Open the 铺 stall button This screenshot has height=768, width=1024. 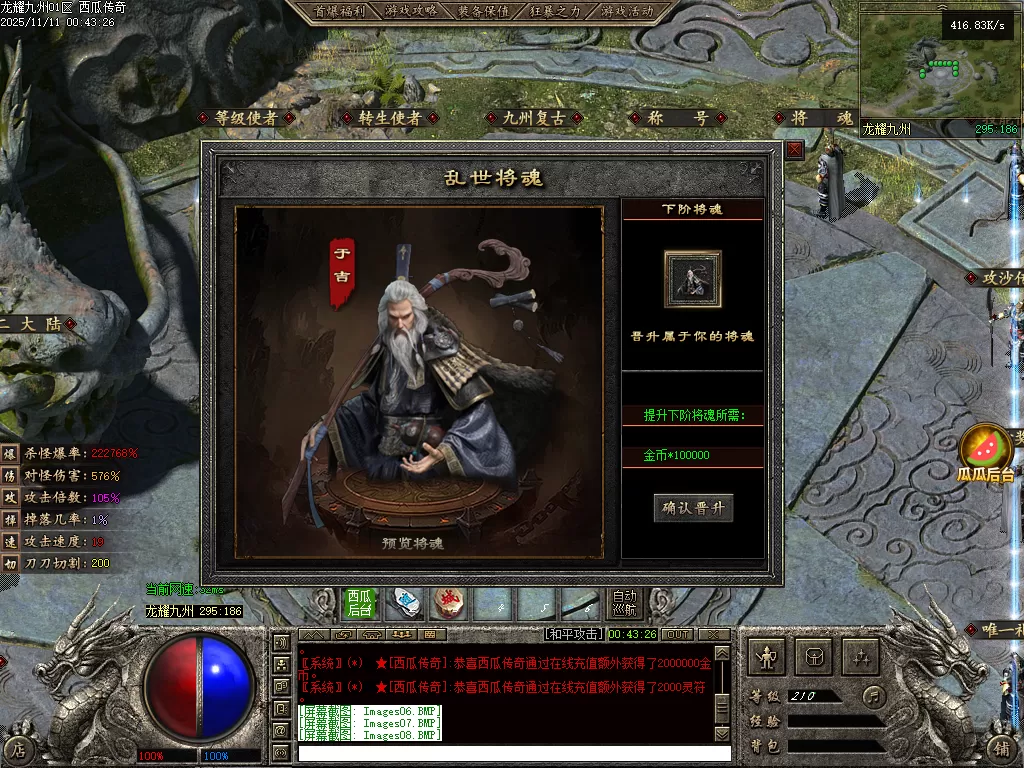[1002, 748]
